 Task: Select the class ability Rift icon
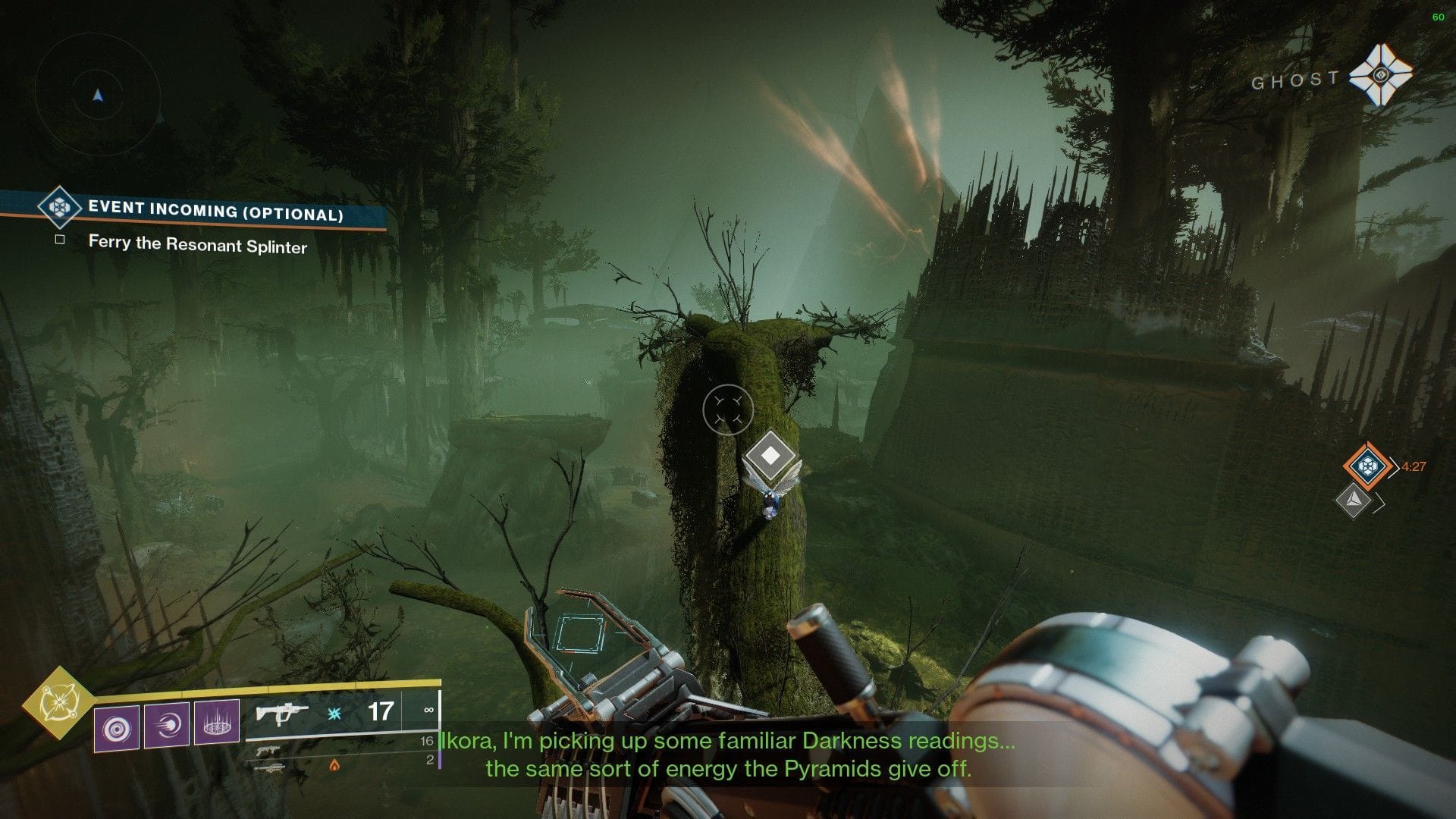click(216, 724)
